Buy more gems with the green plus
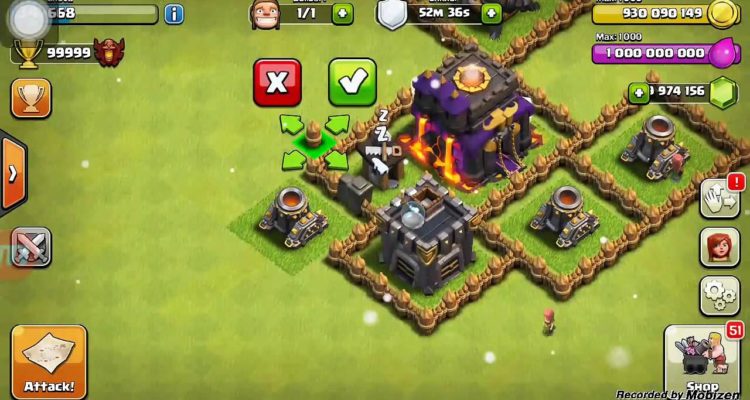 click(639, 93)
